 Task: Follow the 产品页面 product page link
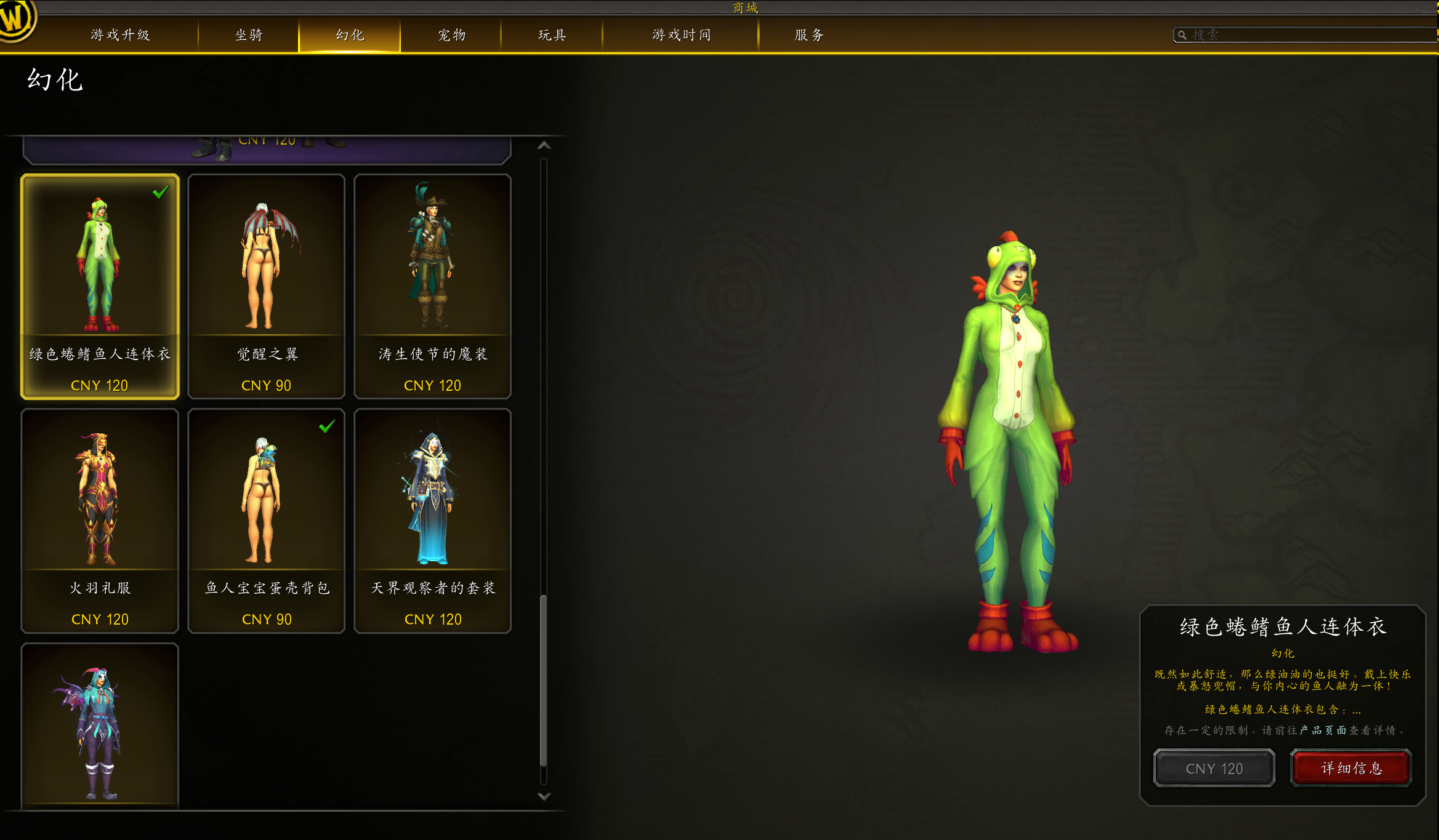tap(1323, 730)
